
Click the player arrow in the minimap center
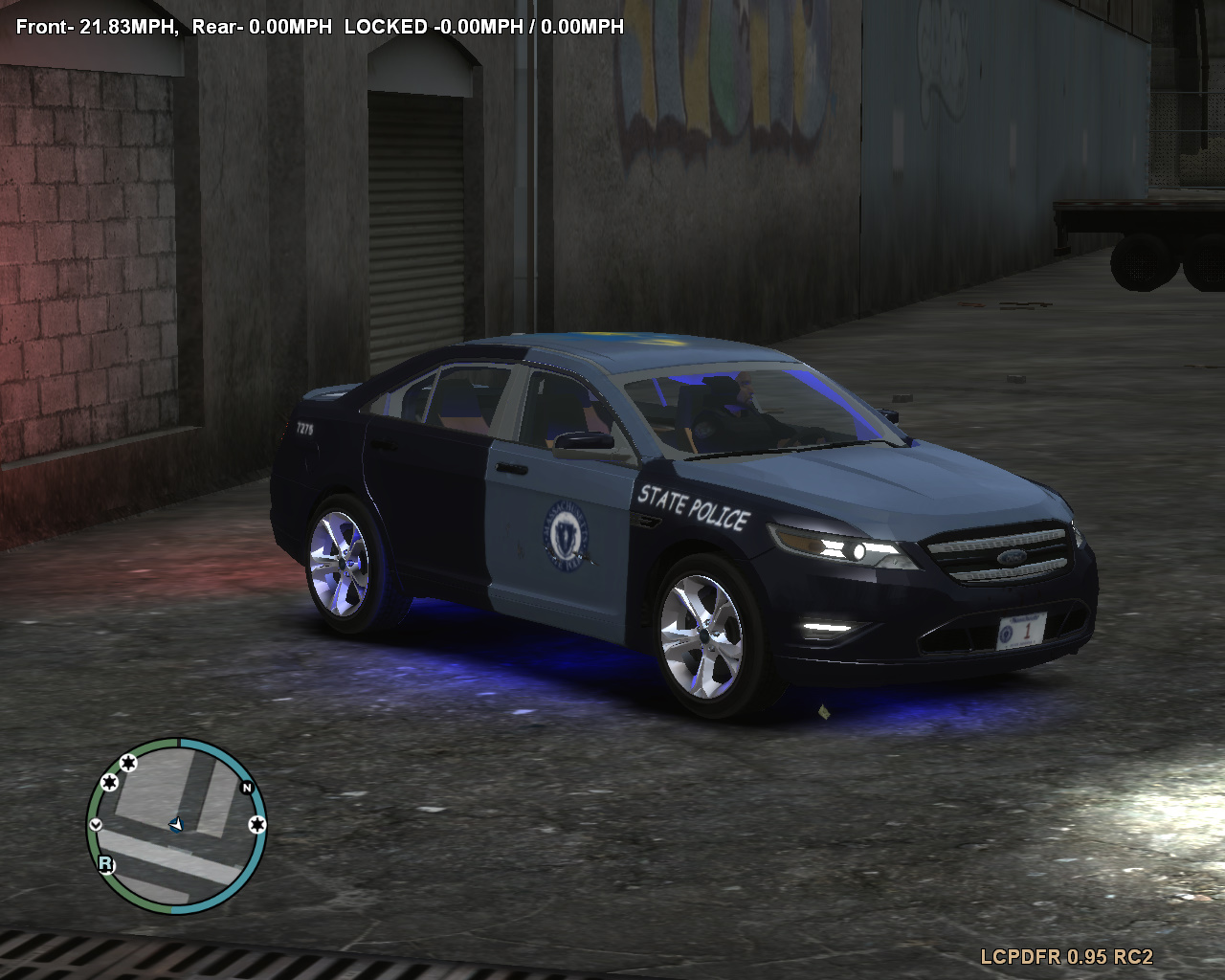tap(176, 825)
